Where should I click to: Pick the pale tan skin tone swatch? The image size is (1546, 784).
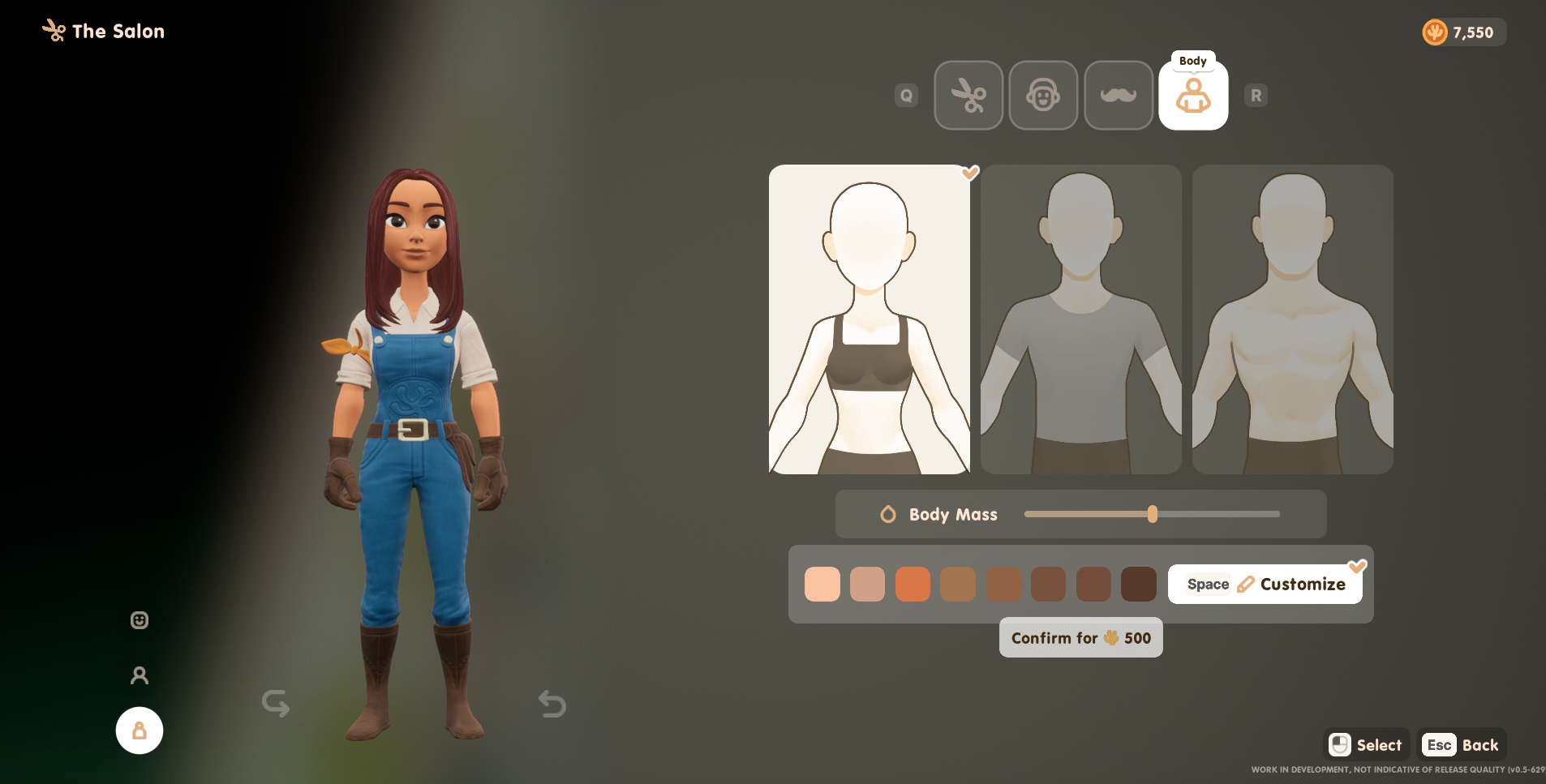coord(867,584)
